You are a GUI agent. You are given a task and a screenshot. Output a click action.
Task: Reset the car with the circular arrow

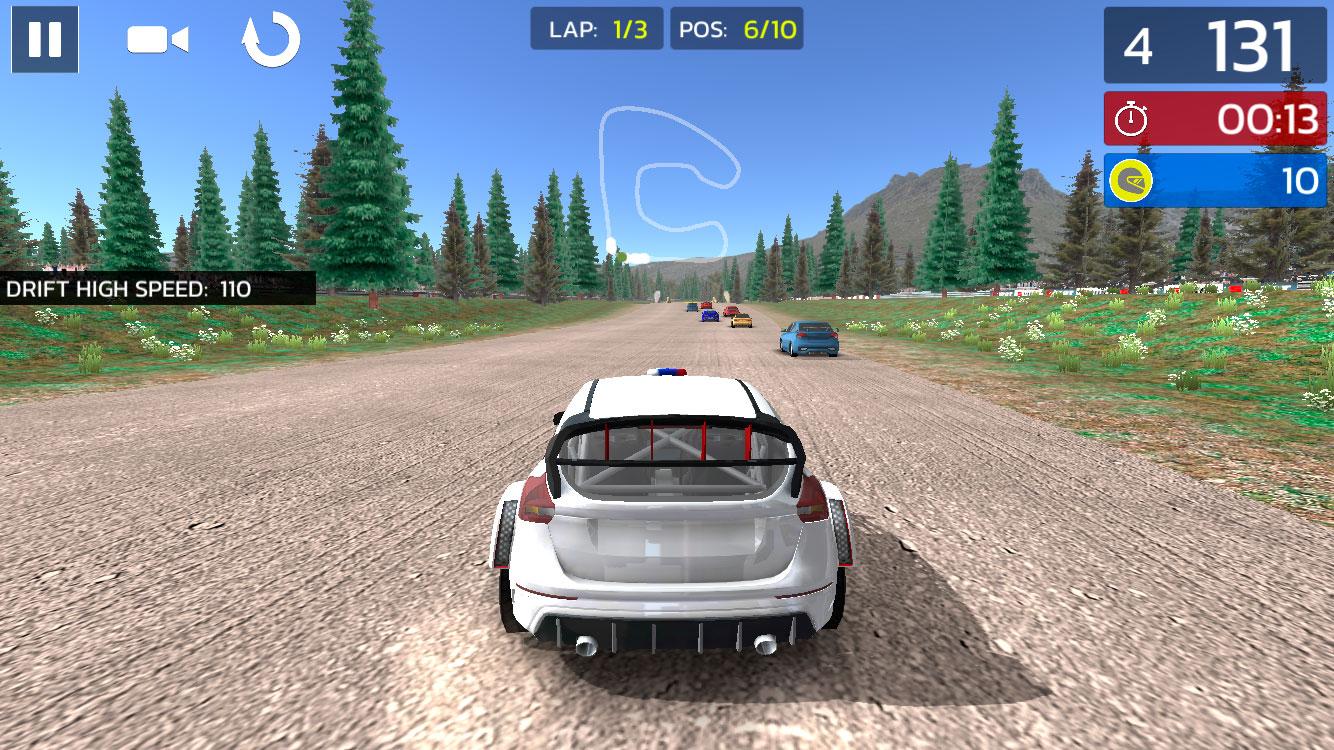tap(271, 40)
